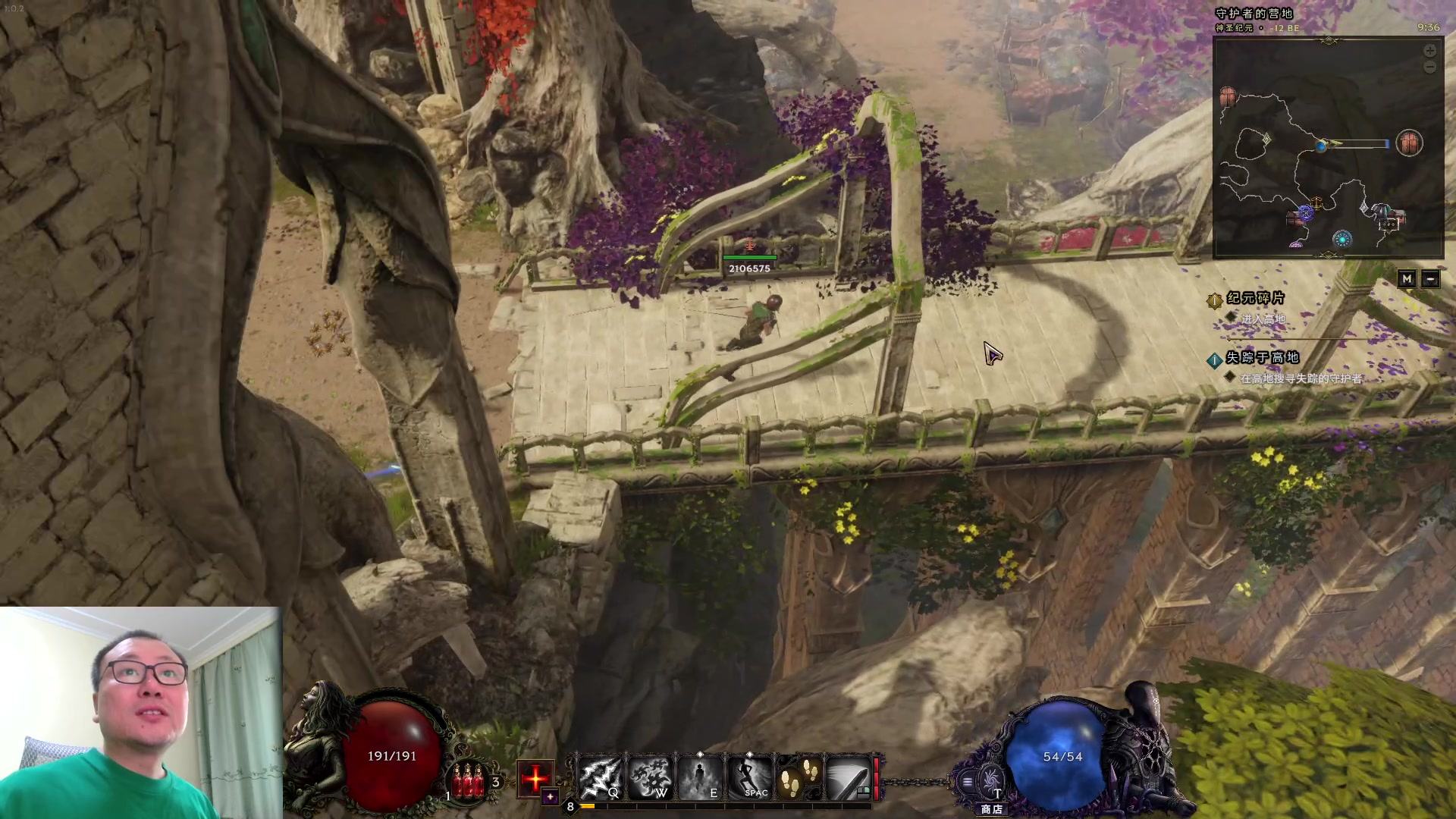This screenshot has width=1456, height=819.
Task: Select the 失踪于高地 quest tracker entry
Action: pyautogui.click(x=1262, y=357)
